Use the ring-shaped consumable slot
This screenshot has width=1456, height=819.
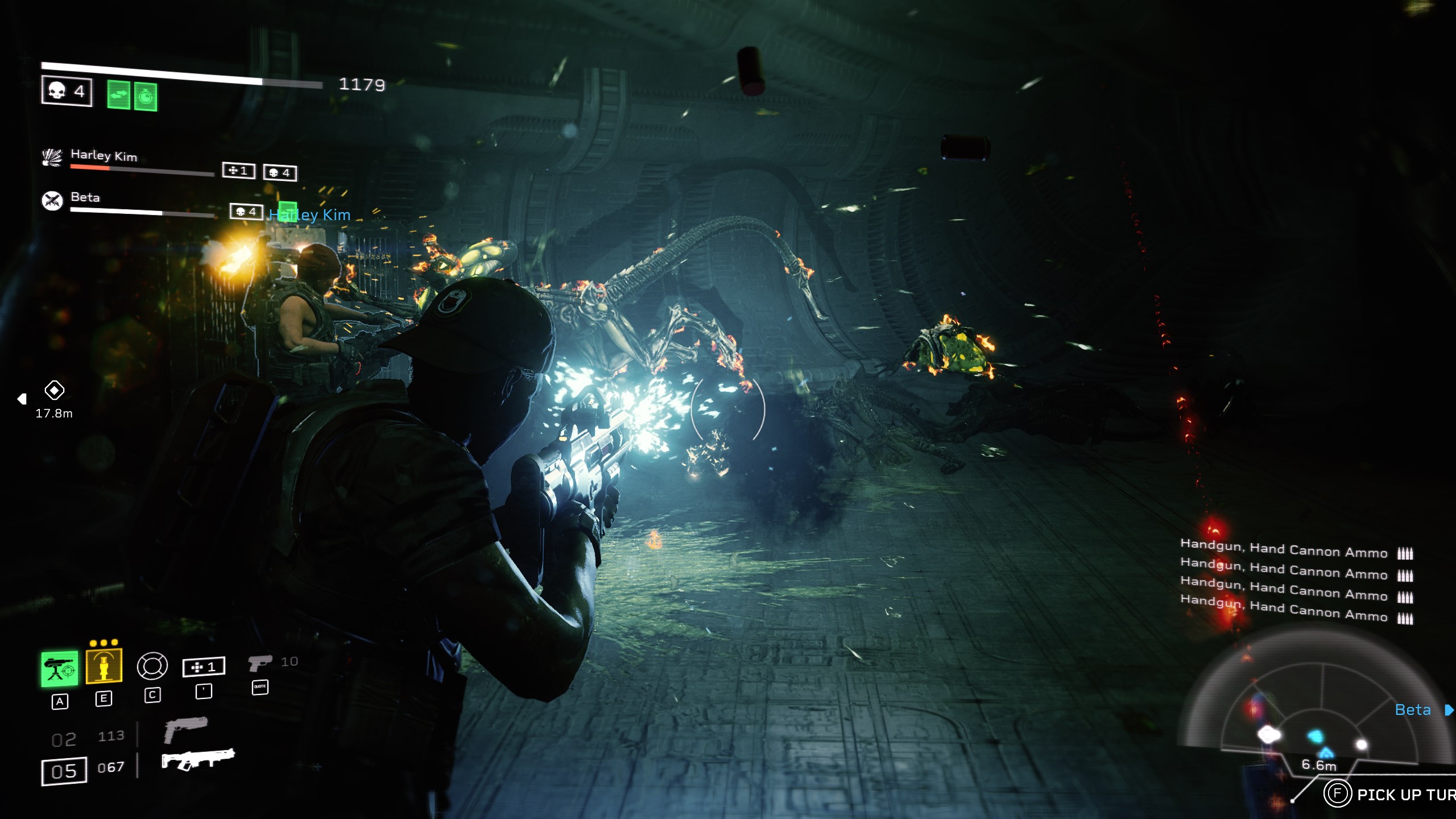(x=152, y=666)
